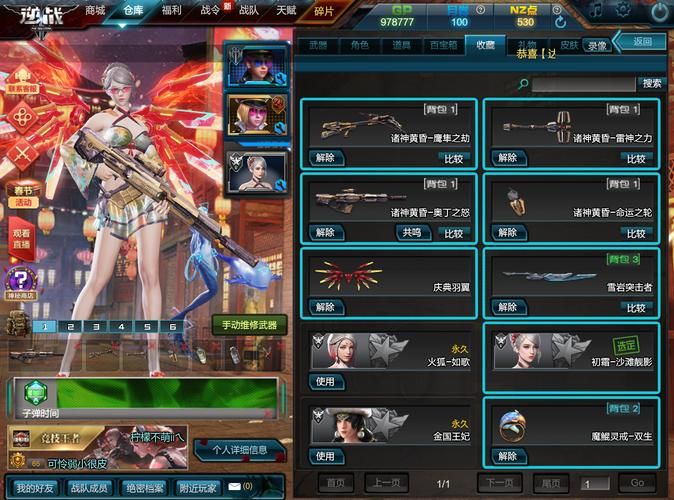Viewport: 674px width, 500px height.
Task: Unequip the 魔鲲灵戒-双生 ring
Action: [x=508, y=456]
